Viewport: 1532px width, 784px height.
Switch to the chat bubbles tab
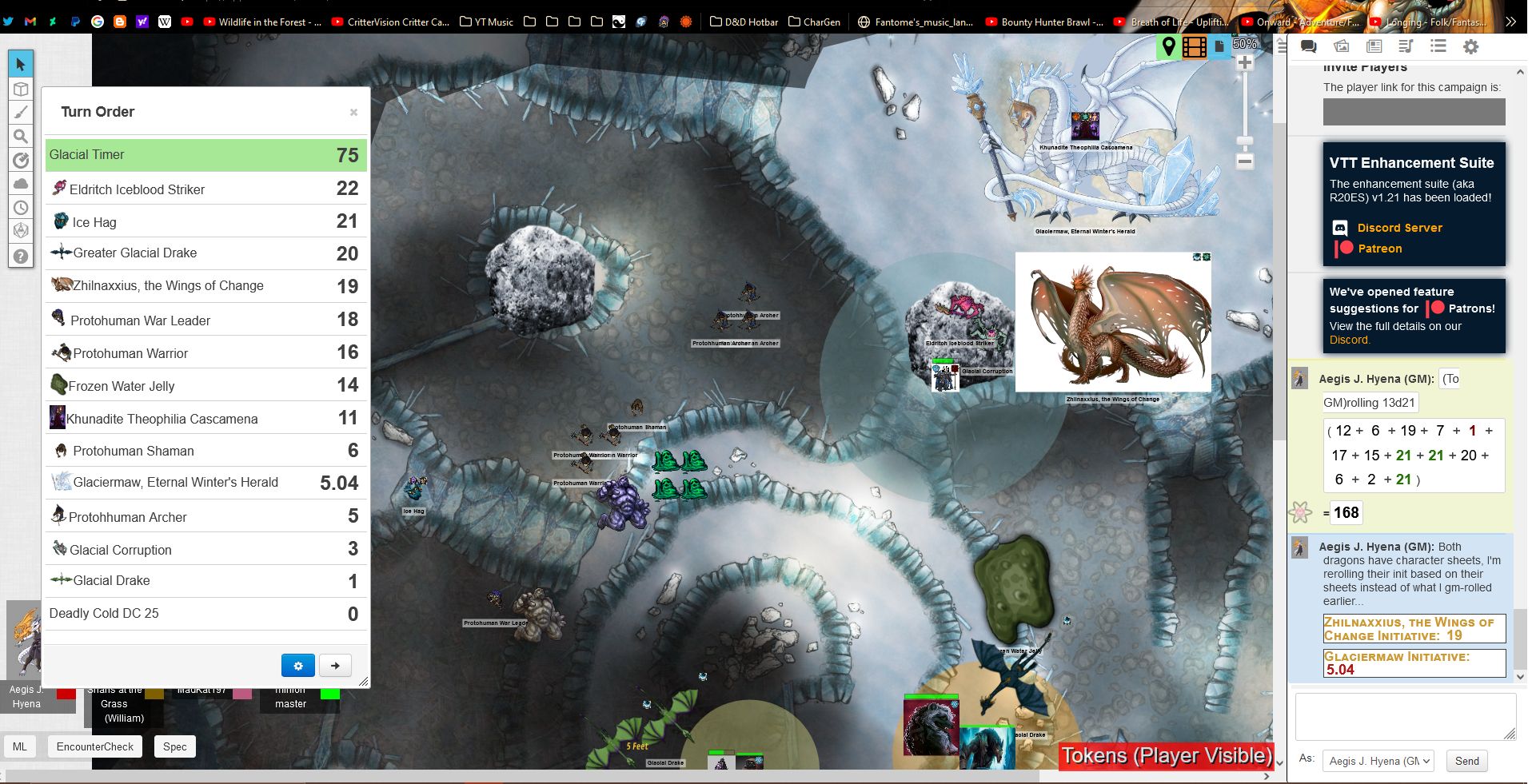tap(1309, 46)
